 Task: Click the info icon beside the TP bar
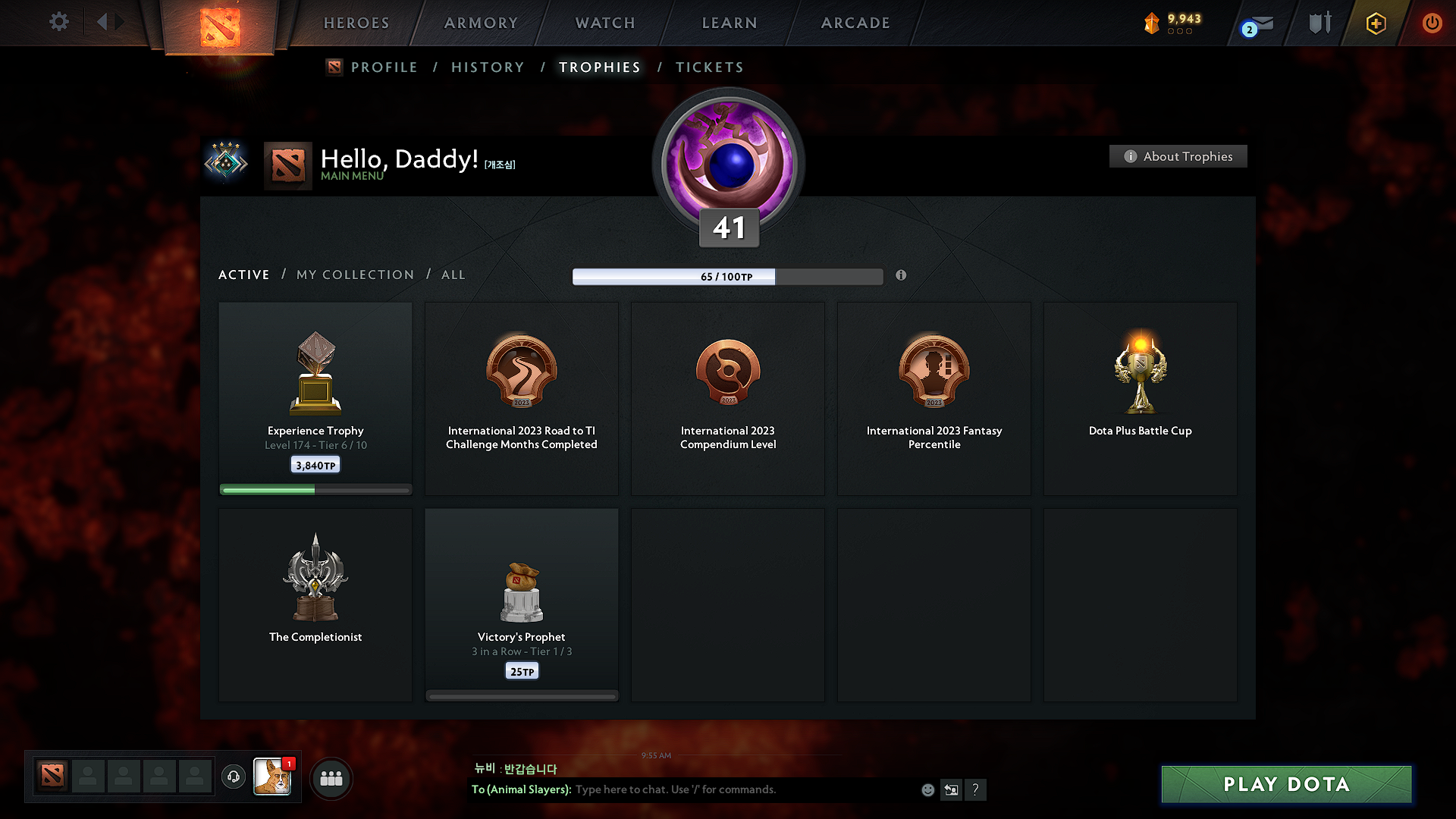coord(902,276)
